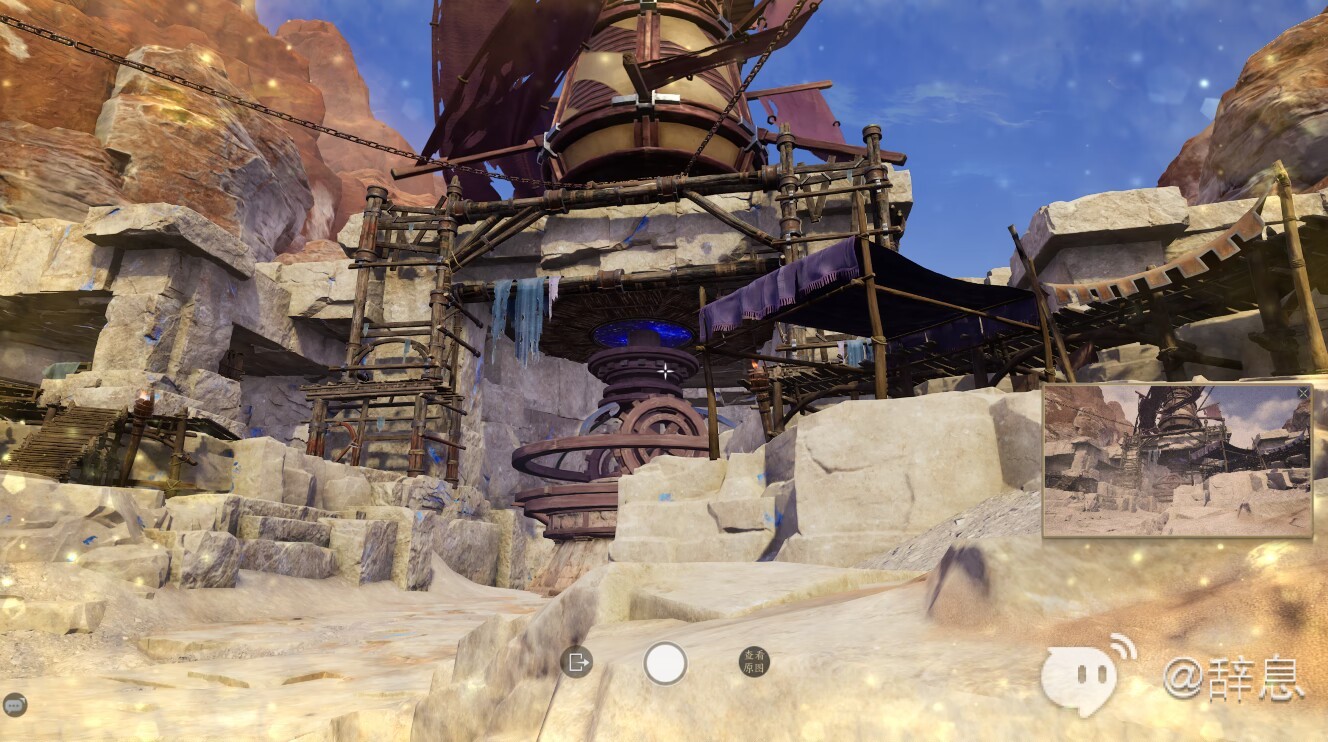Exit photo mode via the door-arrow icon
Screen dimensions: 1328x742
[x=576, y=661]
